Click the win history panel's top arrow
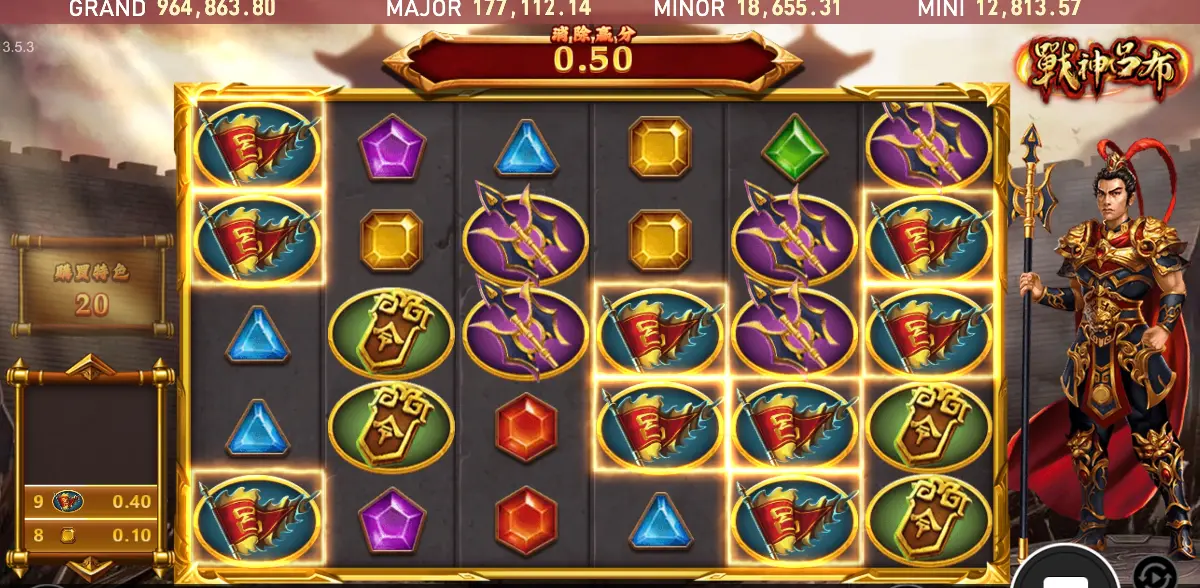 [90, 364]
